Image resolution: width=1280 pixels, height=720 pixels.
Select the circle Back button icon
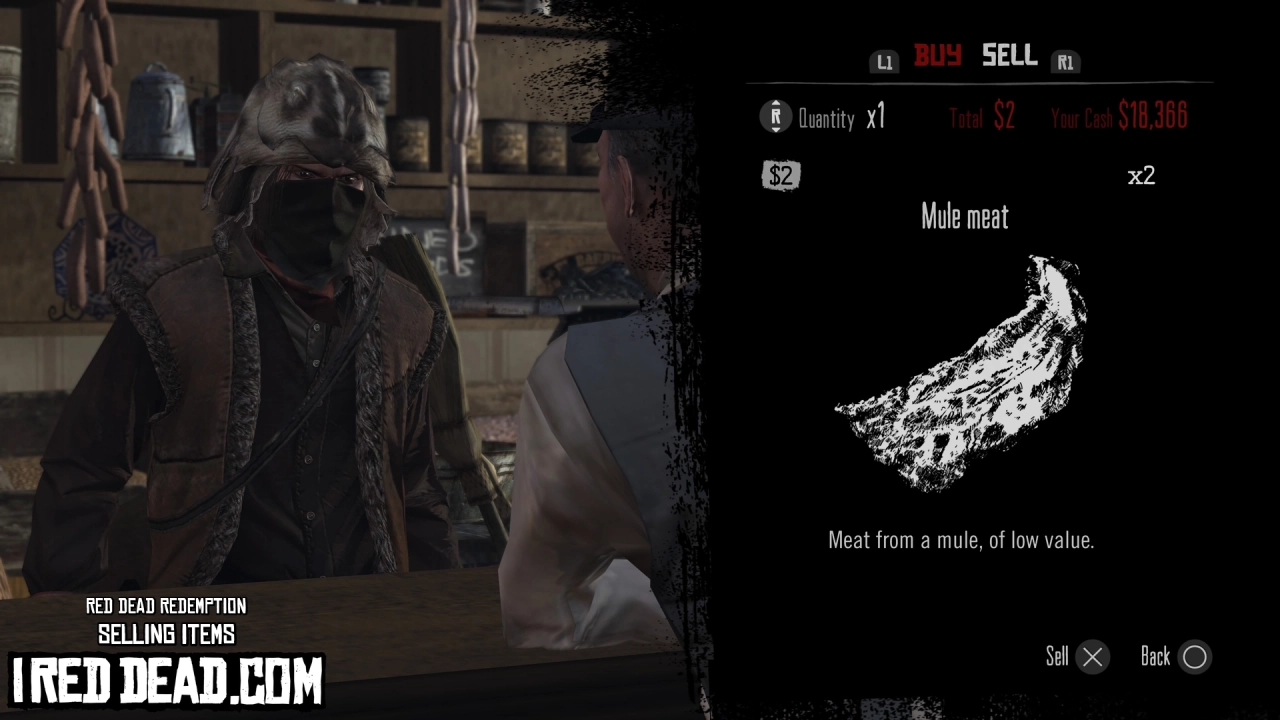[x=1194, y=657]
